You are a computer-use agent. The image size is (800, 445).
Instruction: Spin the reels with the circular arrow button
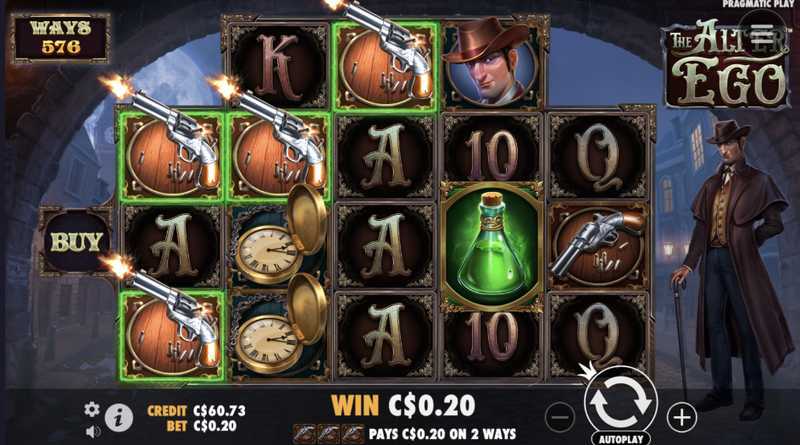point(620,400)
